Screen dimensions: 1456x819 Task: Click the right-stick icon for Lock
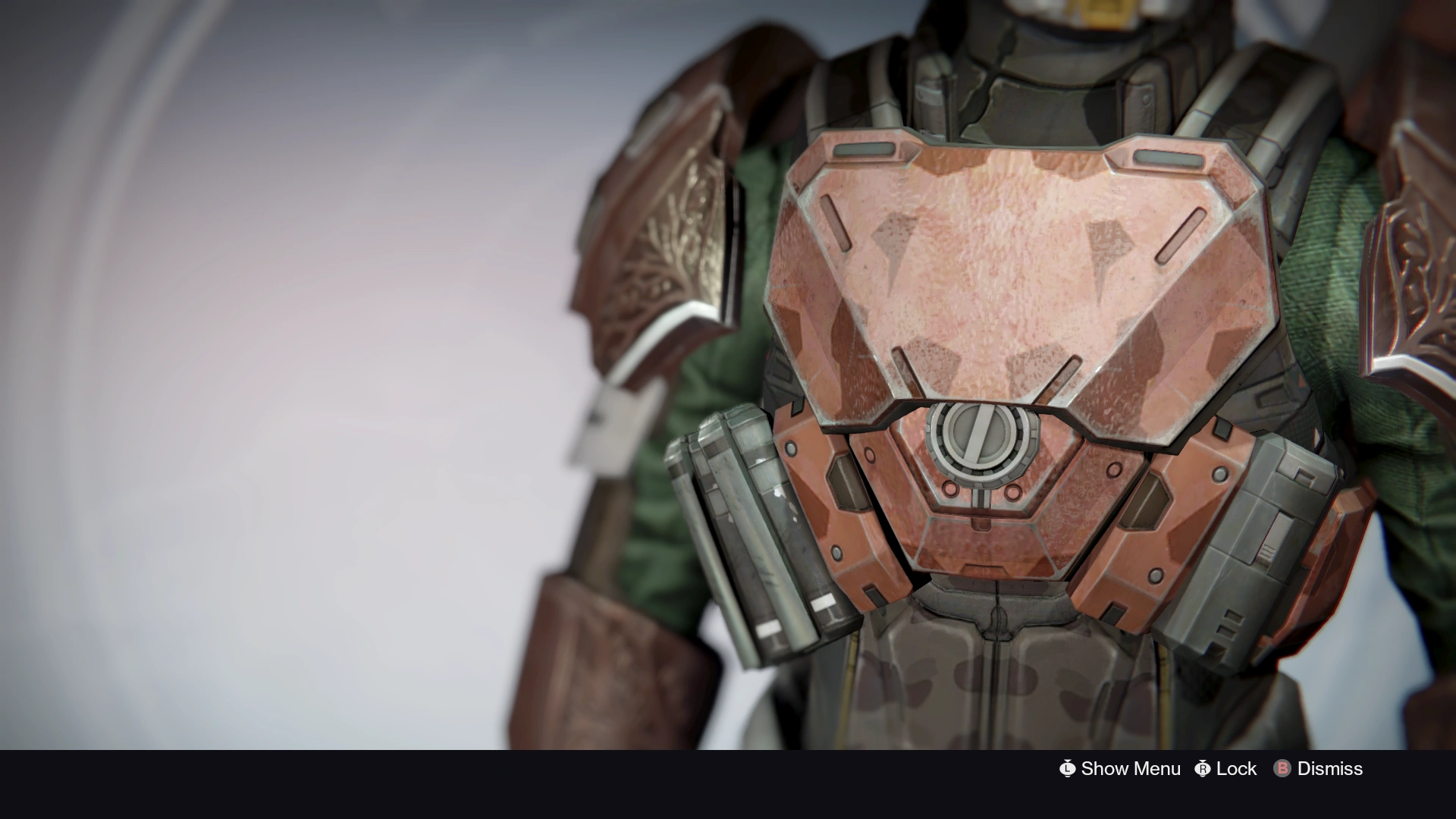[1203, 768]
